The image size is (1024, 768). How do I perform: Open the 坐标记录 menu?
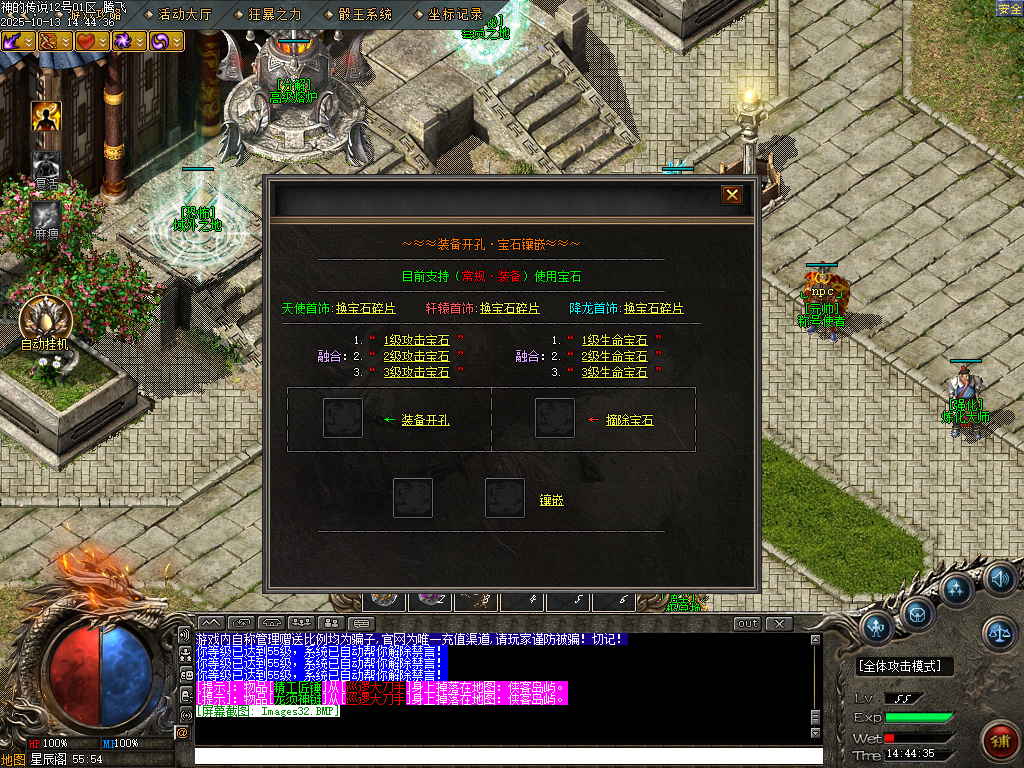click(455, 14)
